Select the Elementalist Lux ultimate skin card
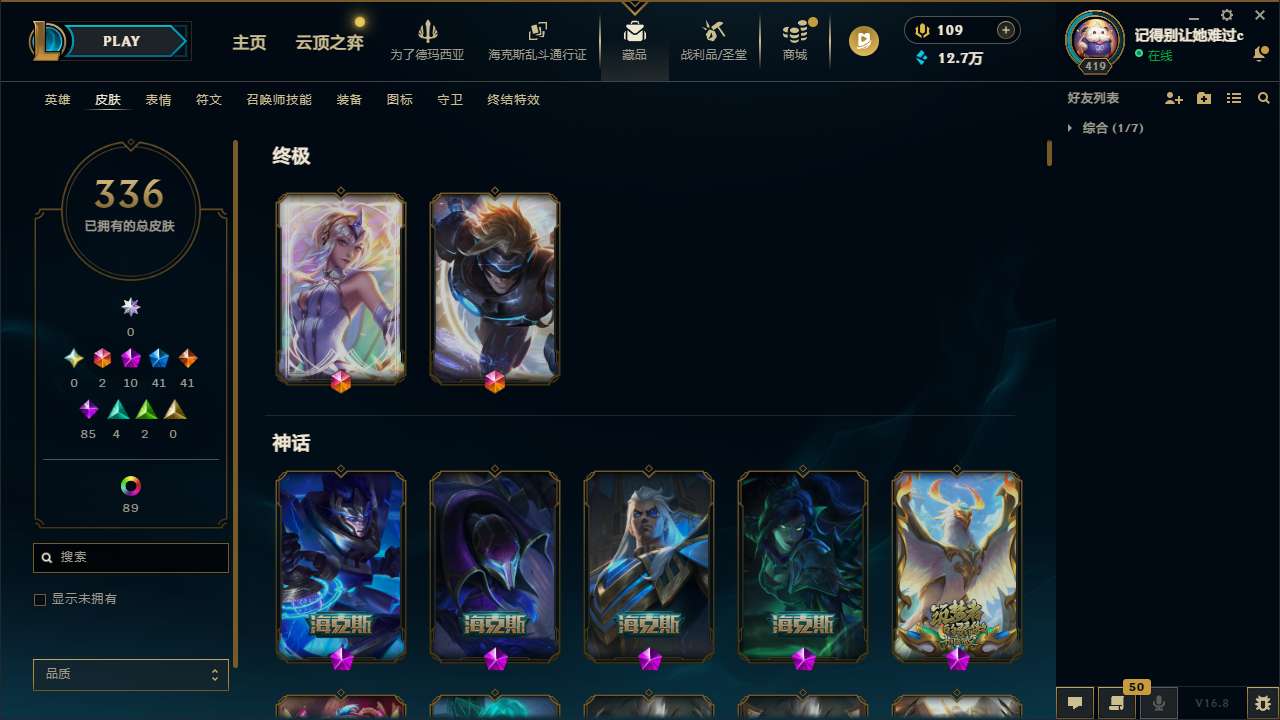 340,289
